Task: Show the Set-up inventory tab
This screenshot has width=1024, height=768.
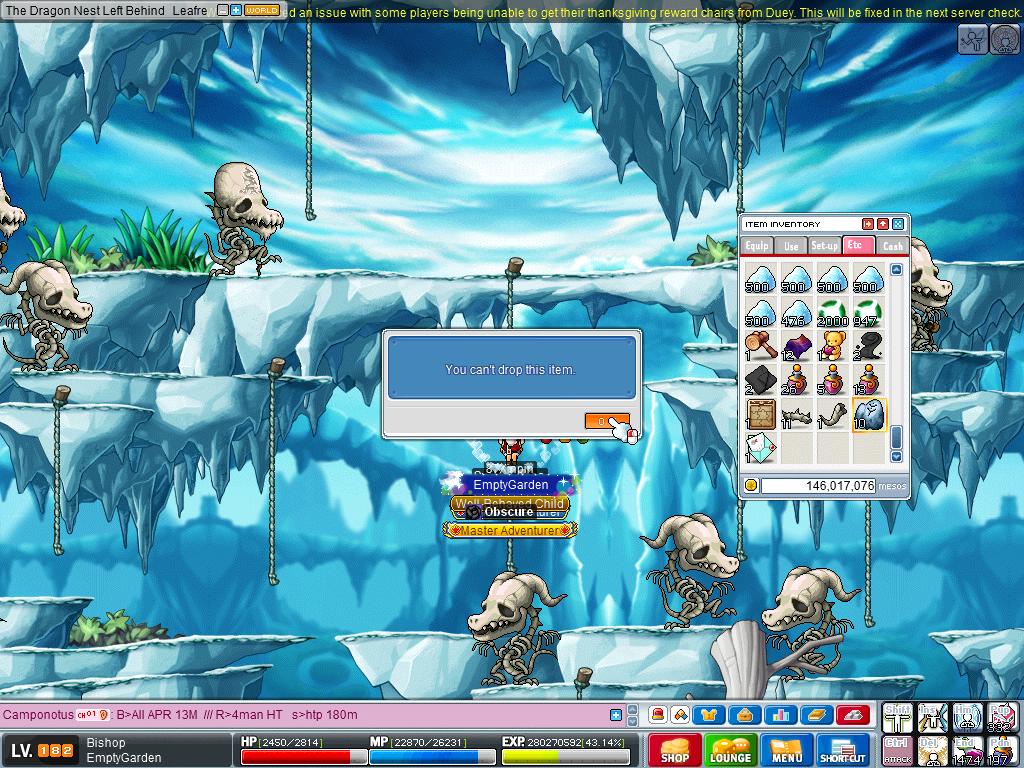Action: [x=825, y=245]
